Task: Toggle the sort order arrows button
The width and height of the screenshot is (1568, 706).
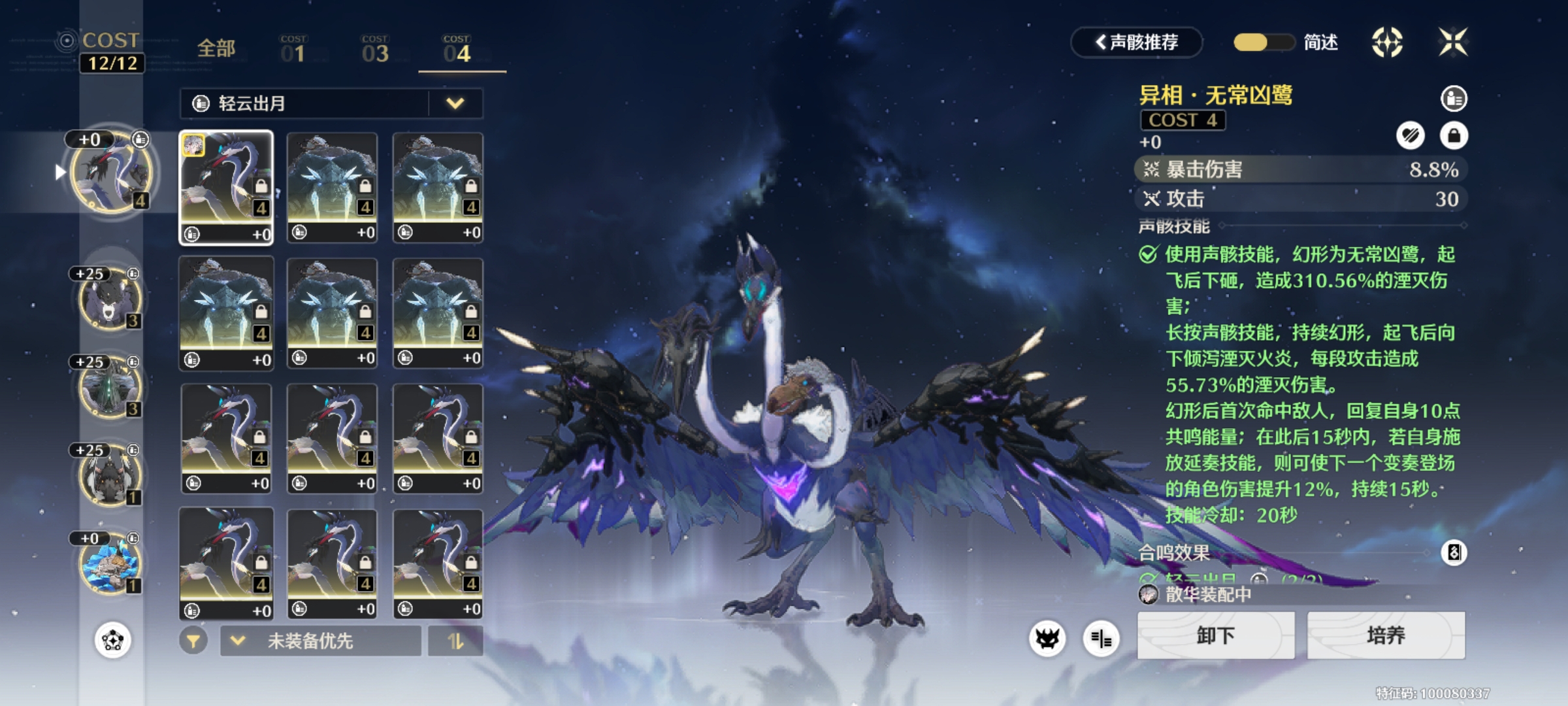Action: pos(455,641)
